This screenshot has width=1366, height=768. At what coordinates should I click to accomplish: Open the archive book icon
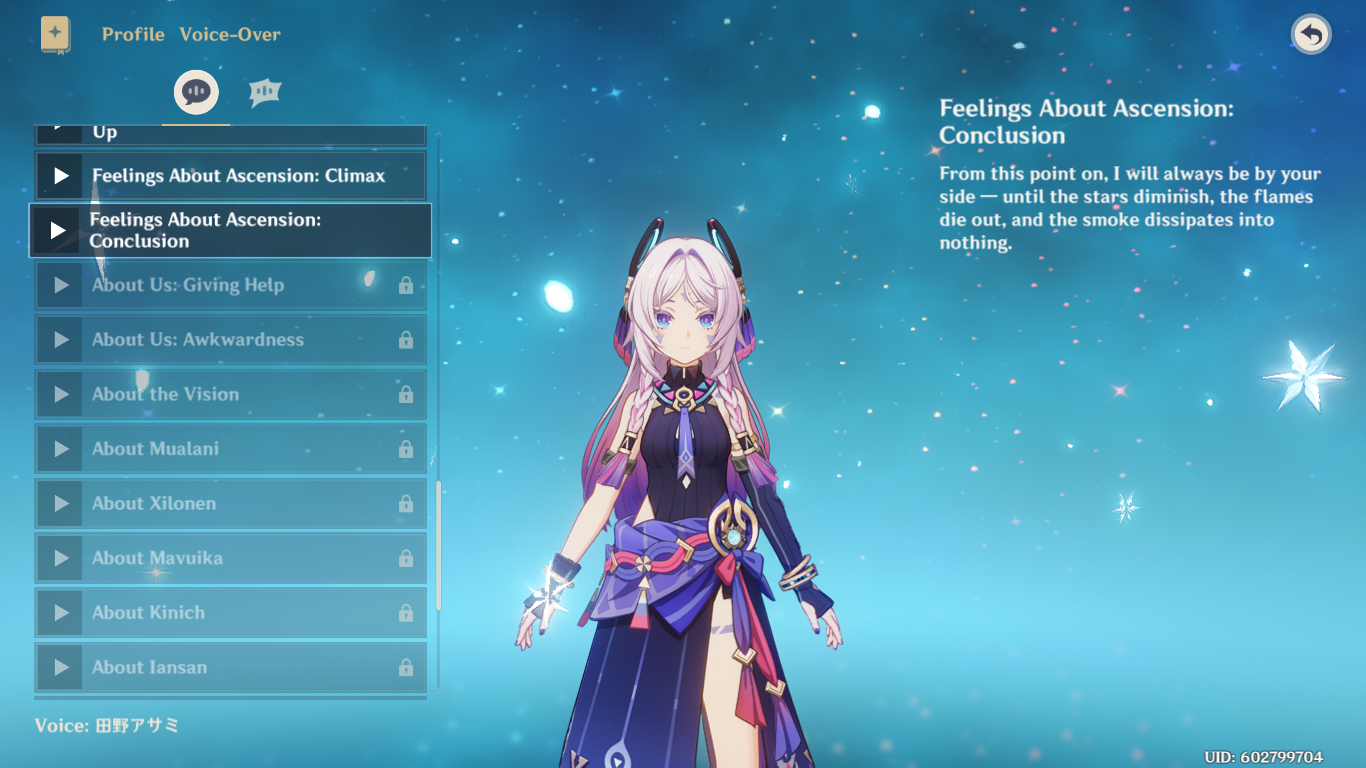point(56,35)
